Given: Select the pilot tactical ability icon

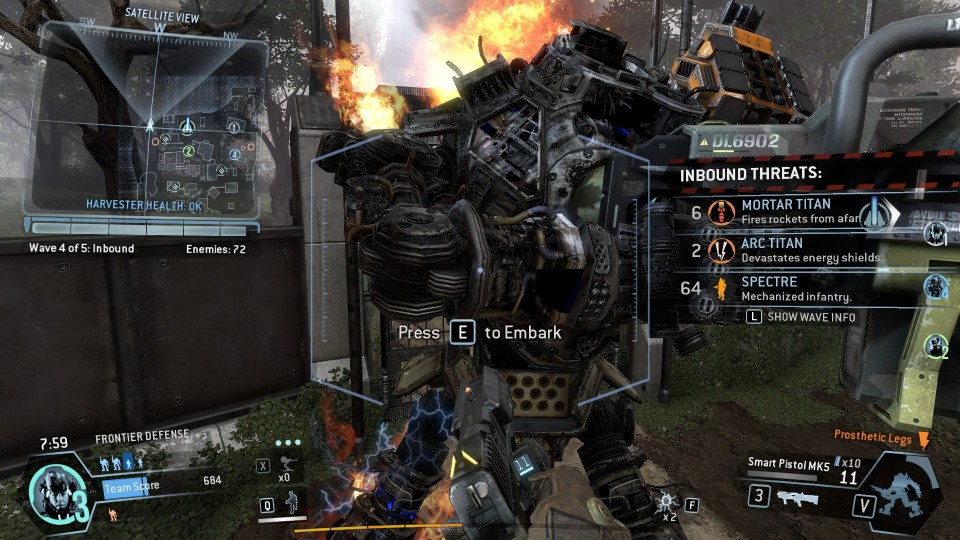Looking at the screenshot, I should click(291, 501).
